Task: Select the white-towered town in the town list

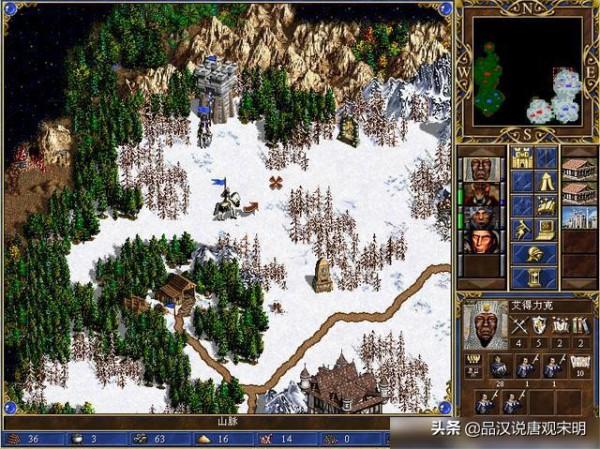Action: [578, 216]
